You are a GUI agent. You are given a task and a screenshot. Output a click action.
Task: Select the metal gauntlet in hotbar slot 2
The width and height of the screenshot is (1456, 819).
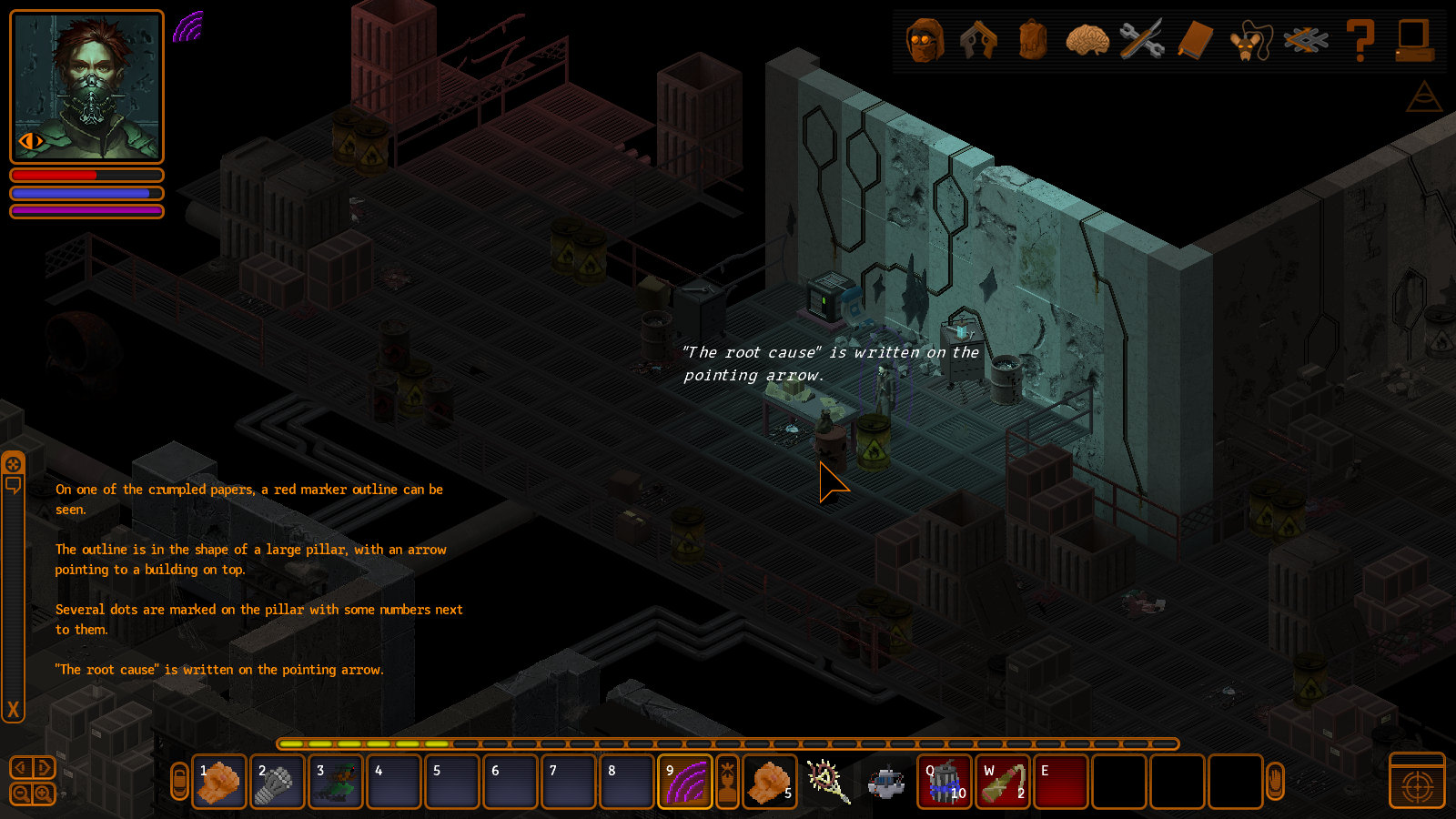tap(278, 782)
